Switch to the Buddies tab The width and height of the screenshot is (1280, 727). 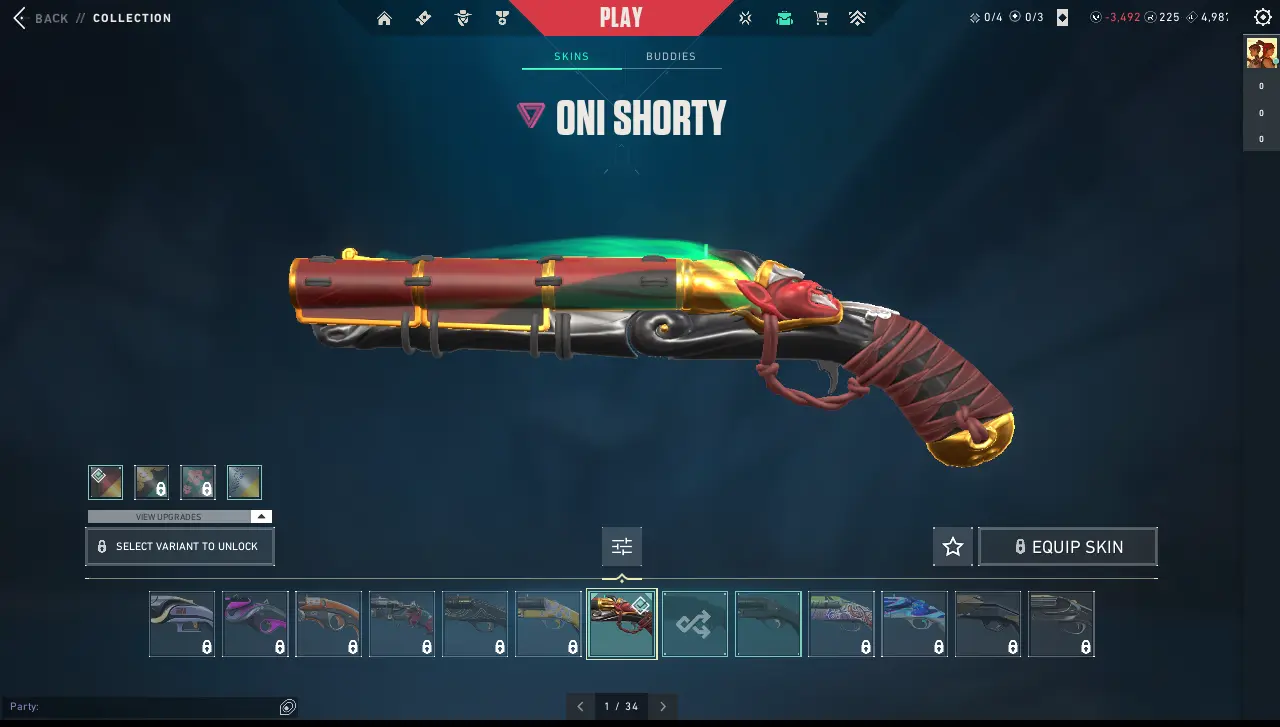pos(670,56)
